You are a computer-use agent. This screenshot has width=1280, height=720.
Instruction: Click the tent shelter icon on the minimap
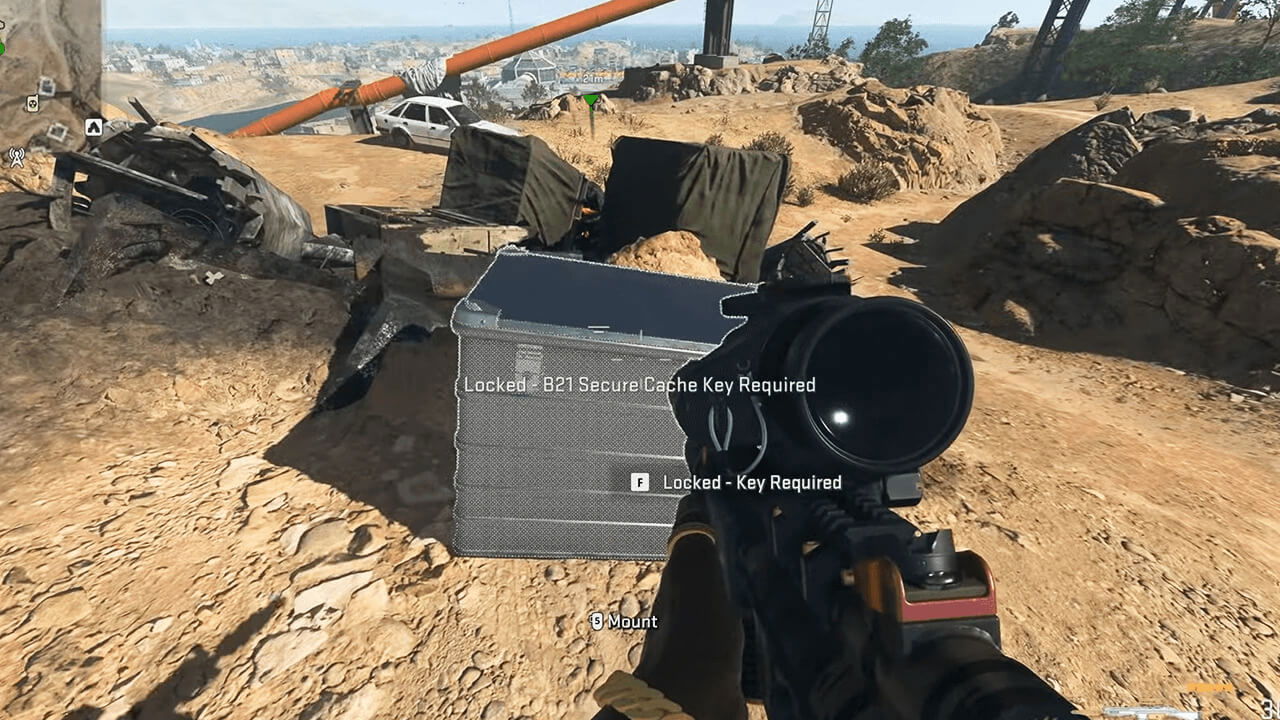pos(94,128)
